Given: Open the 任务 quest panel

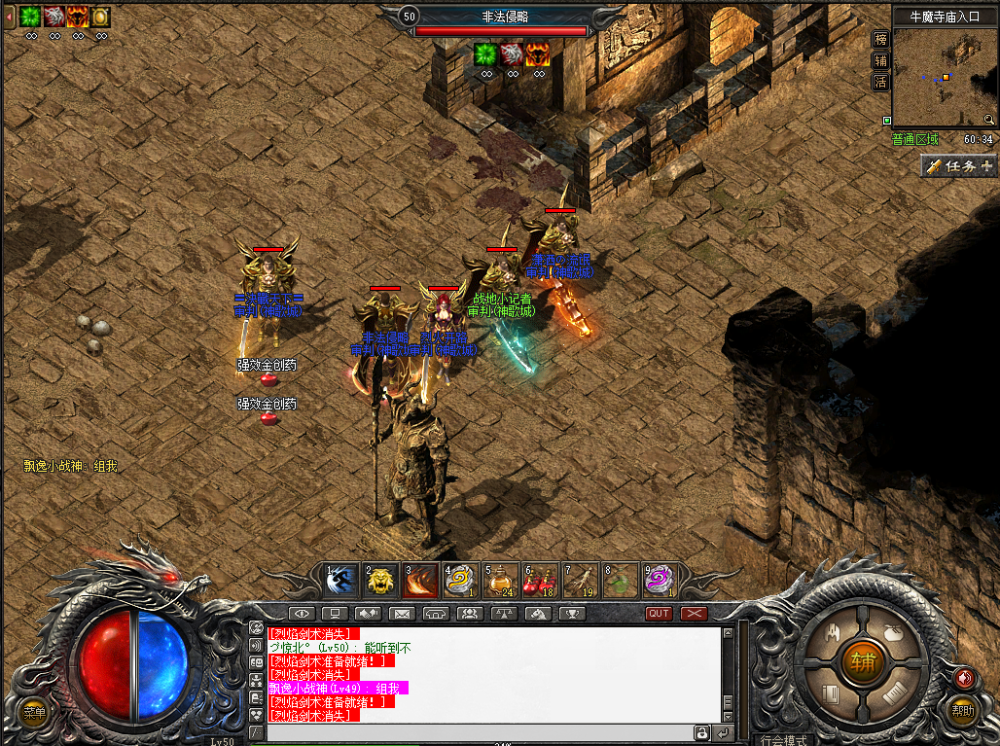Looking at the screenshot, I should (959, 166).
